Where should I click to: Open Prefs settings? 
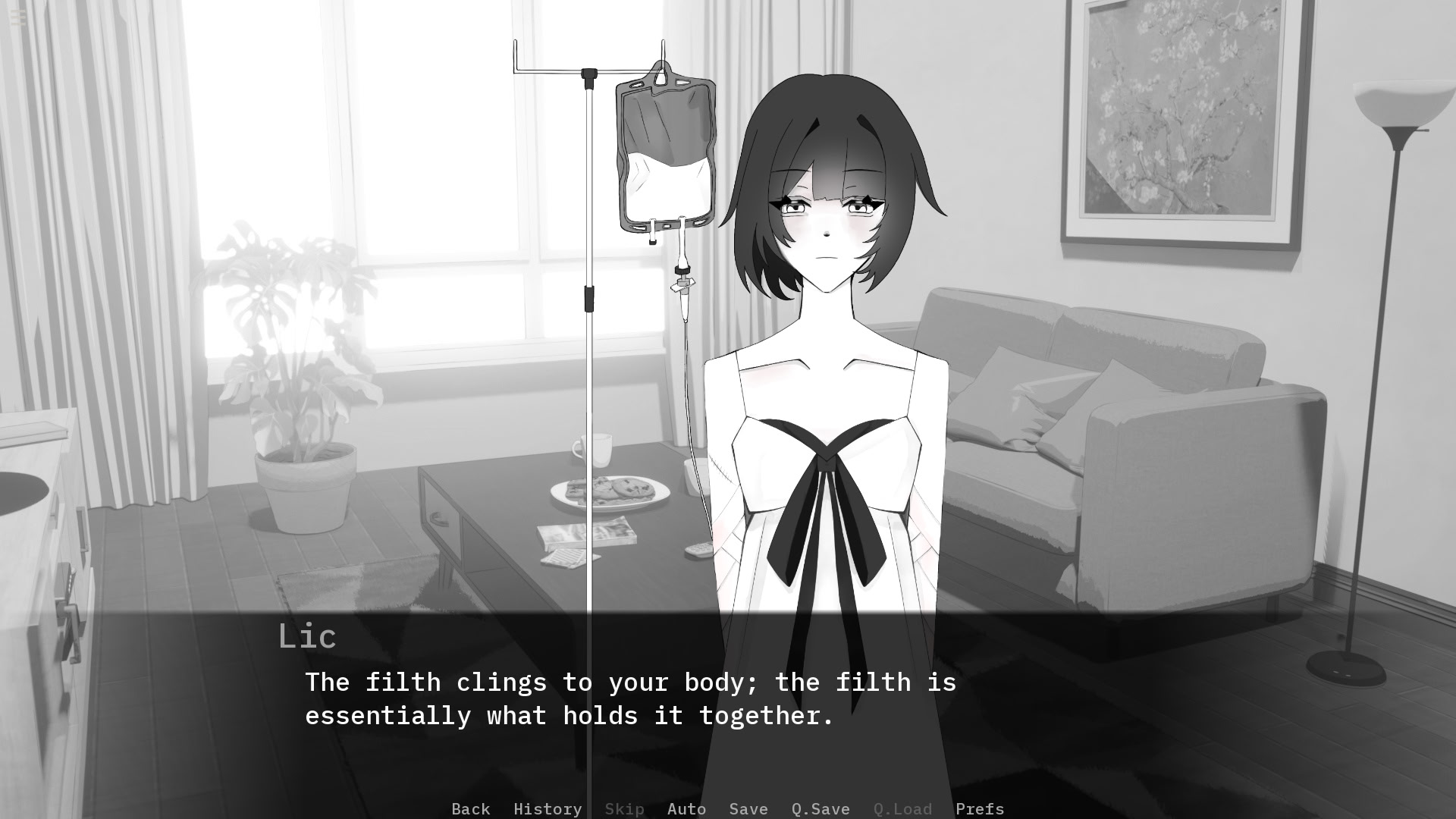point(979,808)
